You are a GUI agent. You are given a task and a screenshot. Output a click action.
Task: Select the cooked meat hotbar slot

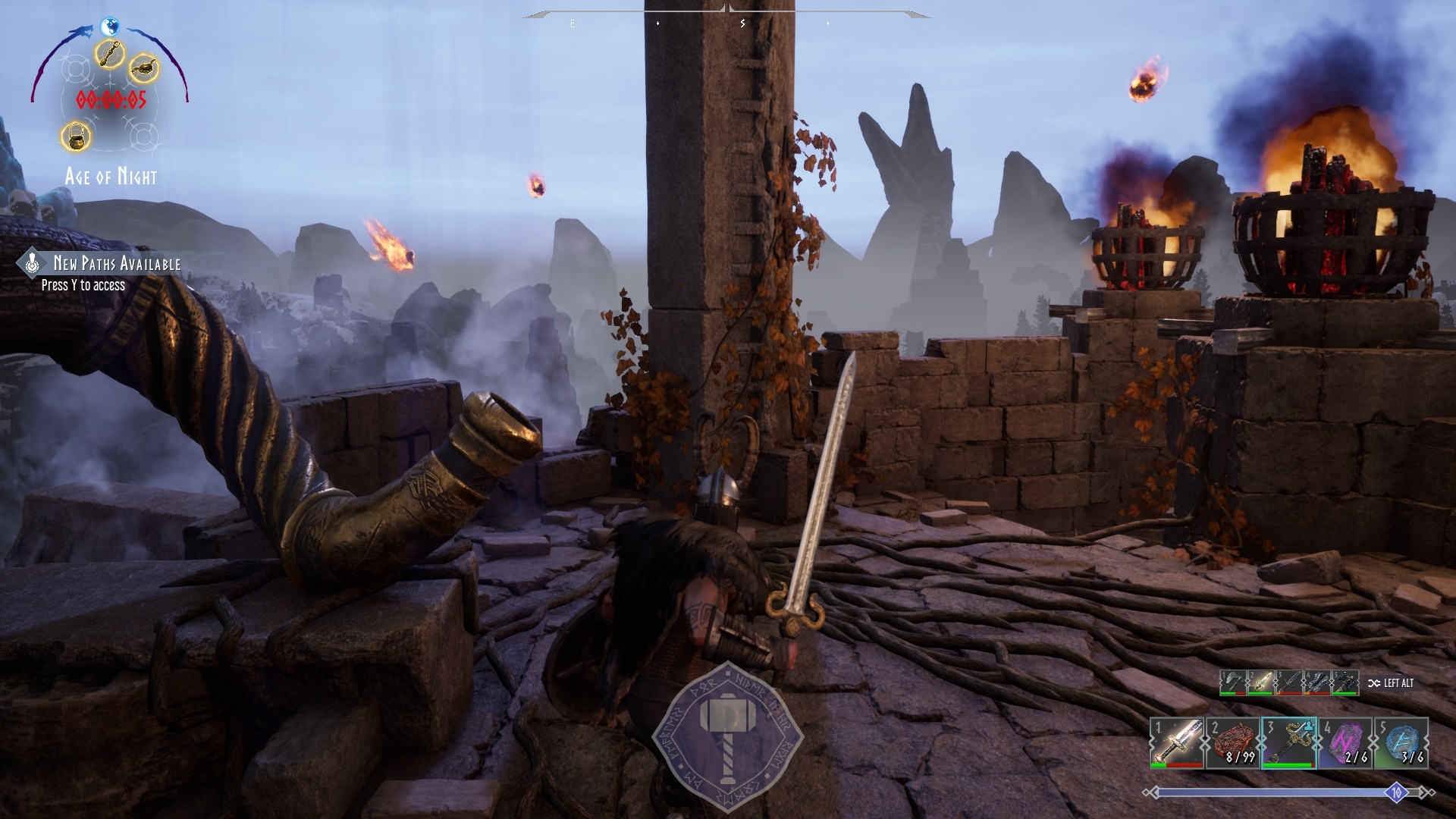[x=1232, y=742]
